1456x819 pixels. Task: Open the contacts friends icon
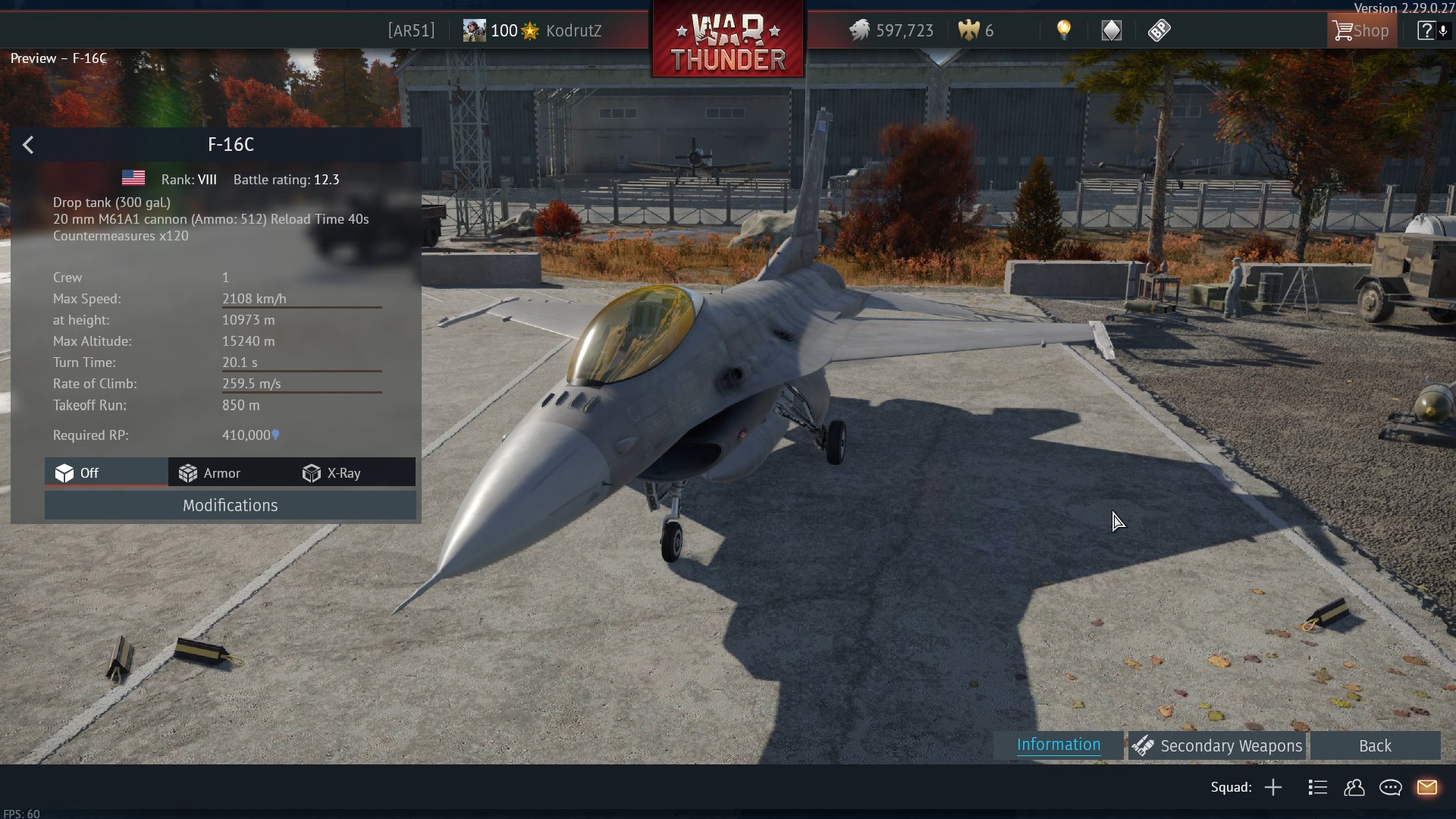(1354, 788)
